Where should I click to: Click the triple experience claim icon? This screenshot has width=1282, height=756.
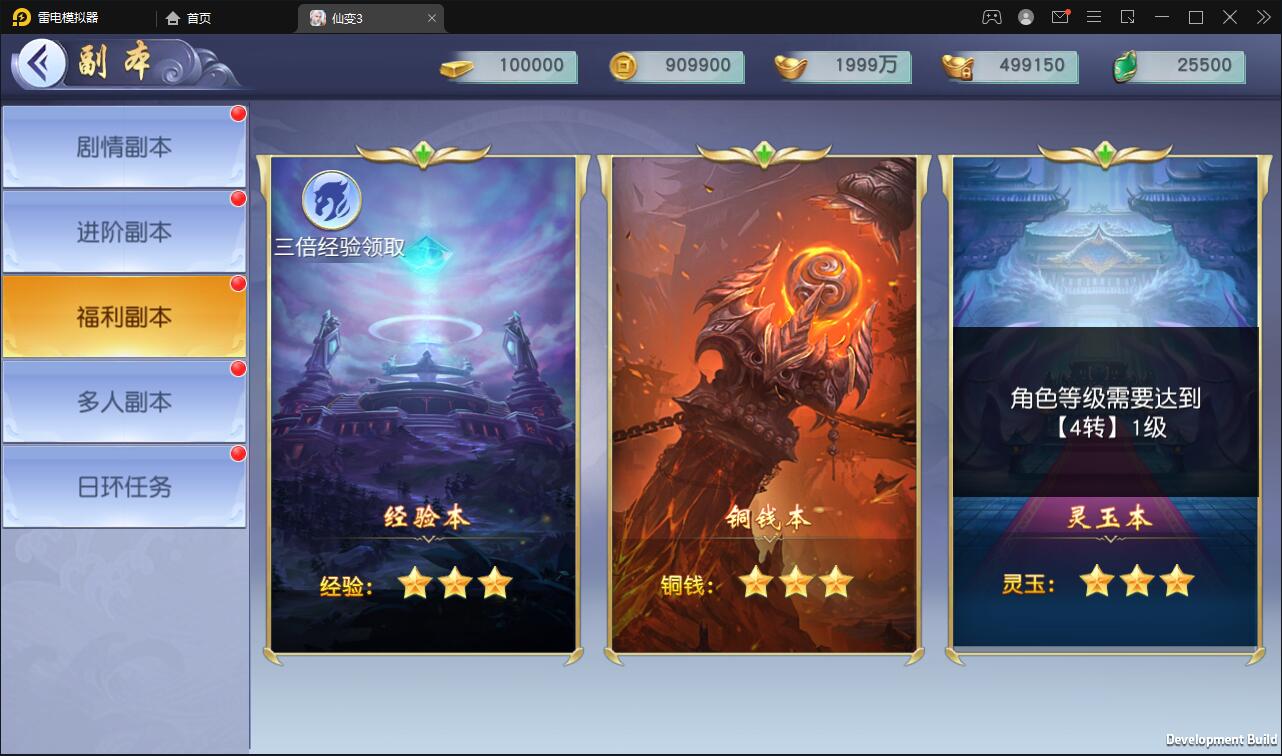(330, 201)
